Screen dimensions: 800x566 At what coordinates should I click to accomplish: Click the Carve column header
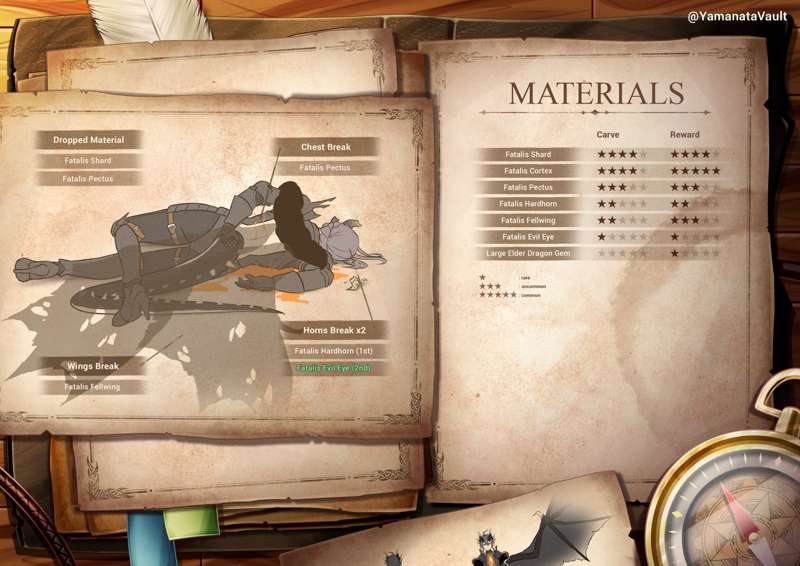point(608,134)
